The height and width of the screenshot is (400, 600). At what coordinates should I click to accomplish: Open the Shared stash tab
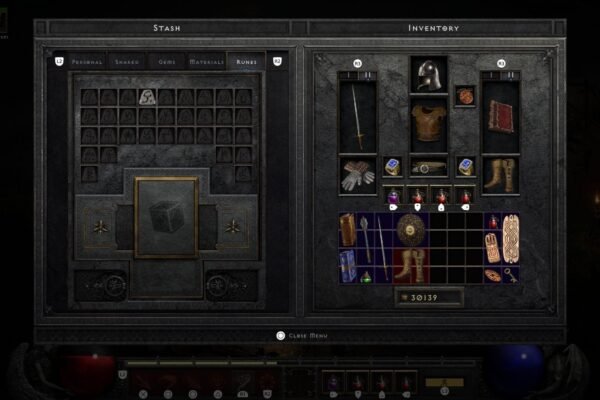point(127,62)
